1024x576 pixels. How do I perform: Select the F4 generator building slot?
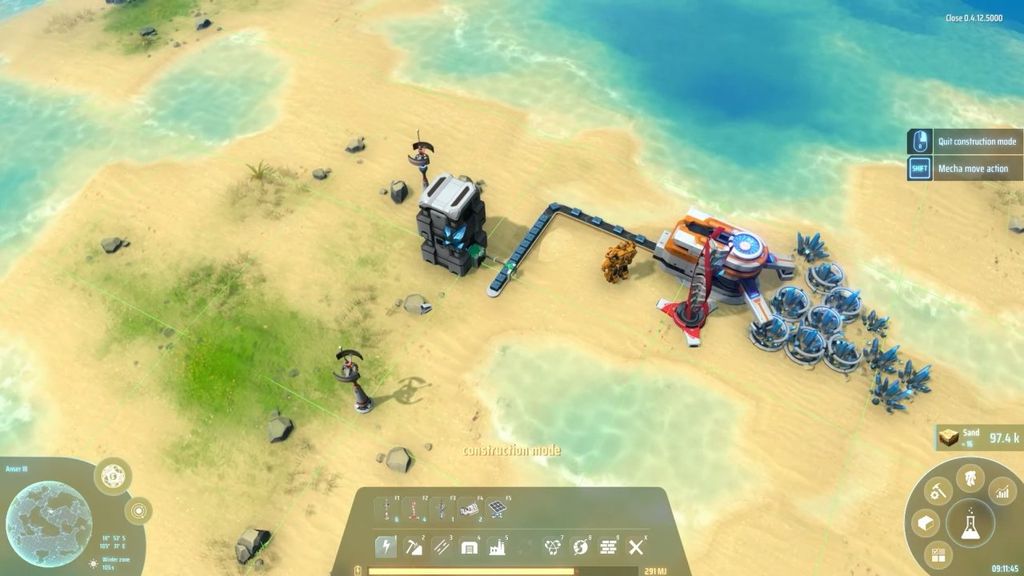469,509
